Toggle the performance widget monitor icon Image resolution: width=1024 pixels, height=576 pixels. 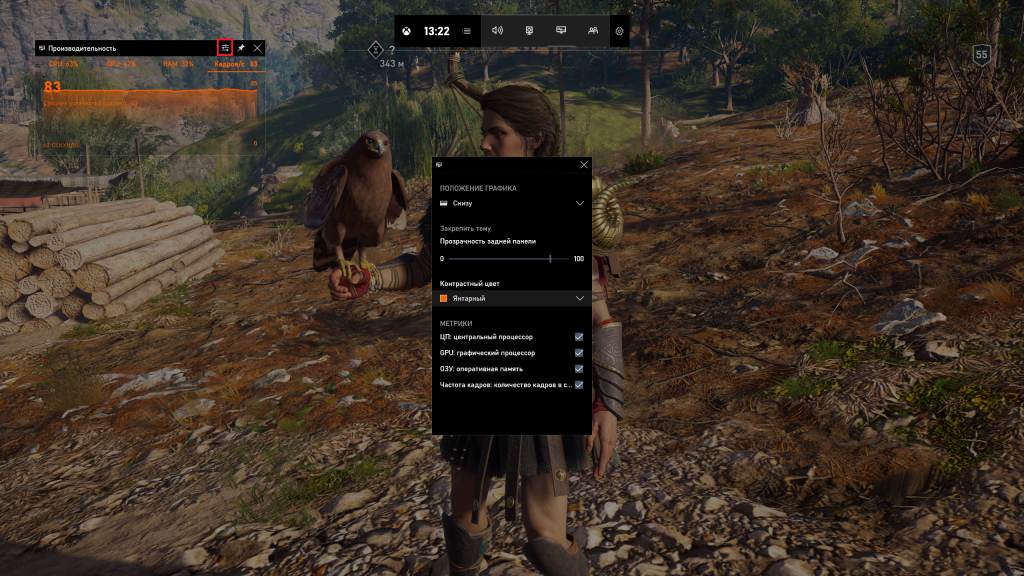(561, 30)
